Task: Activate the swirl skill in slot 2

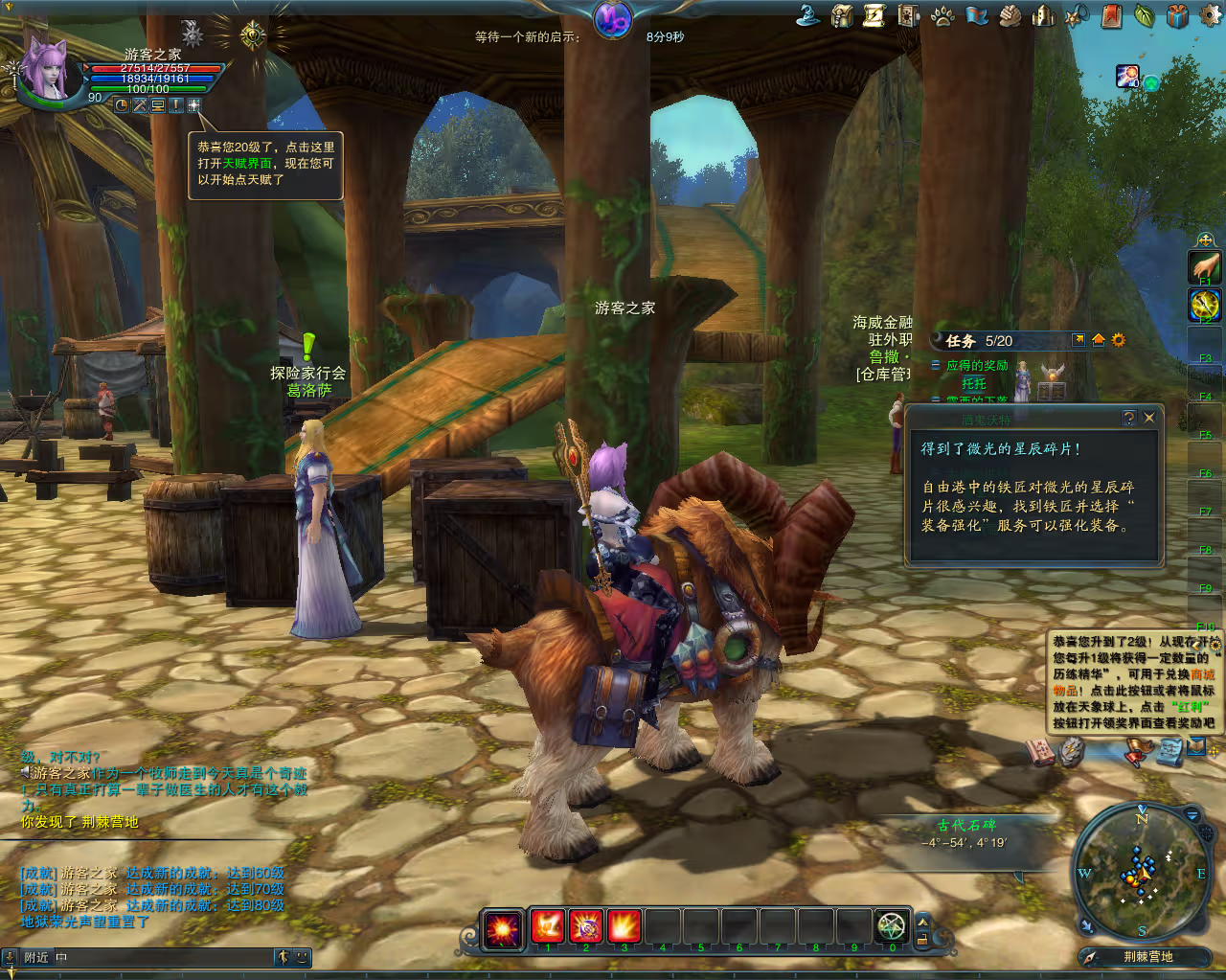Action: (586, 926)
